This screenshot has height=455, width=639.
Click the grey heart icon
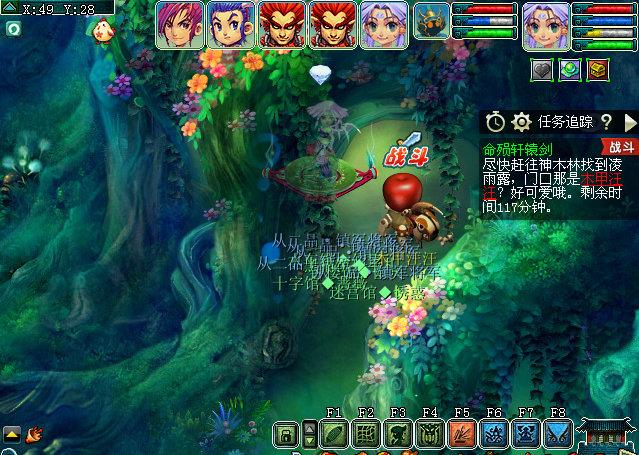[x=541, y=69]
